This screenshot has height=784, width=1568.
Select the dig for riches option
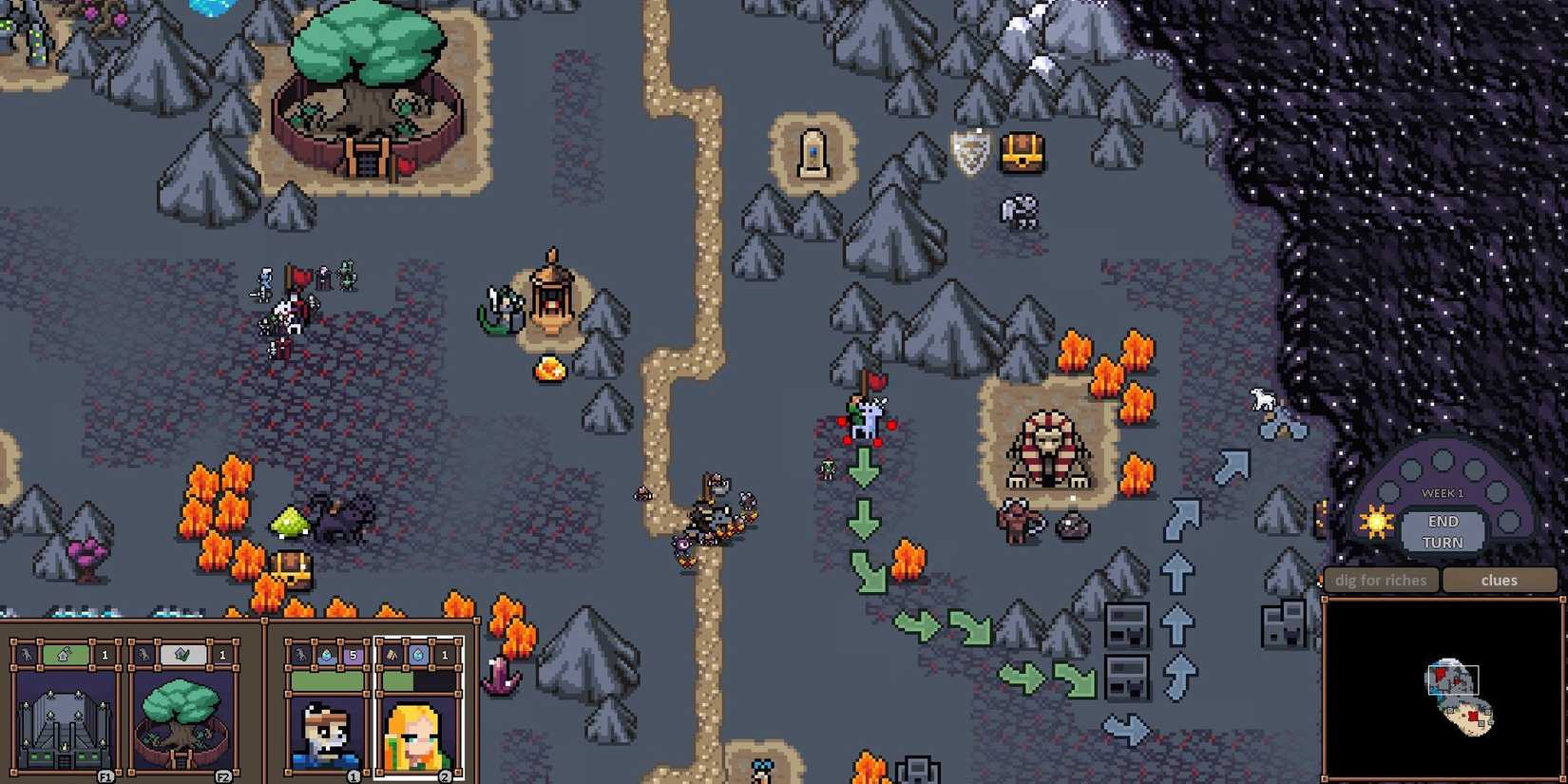(x=1380, y=580)
